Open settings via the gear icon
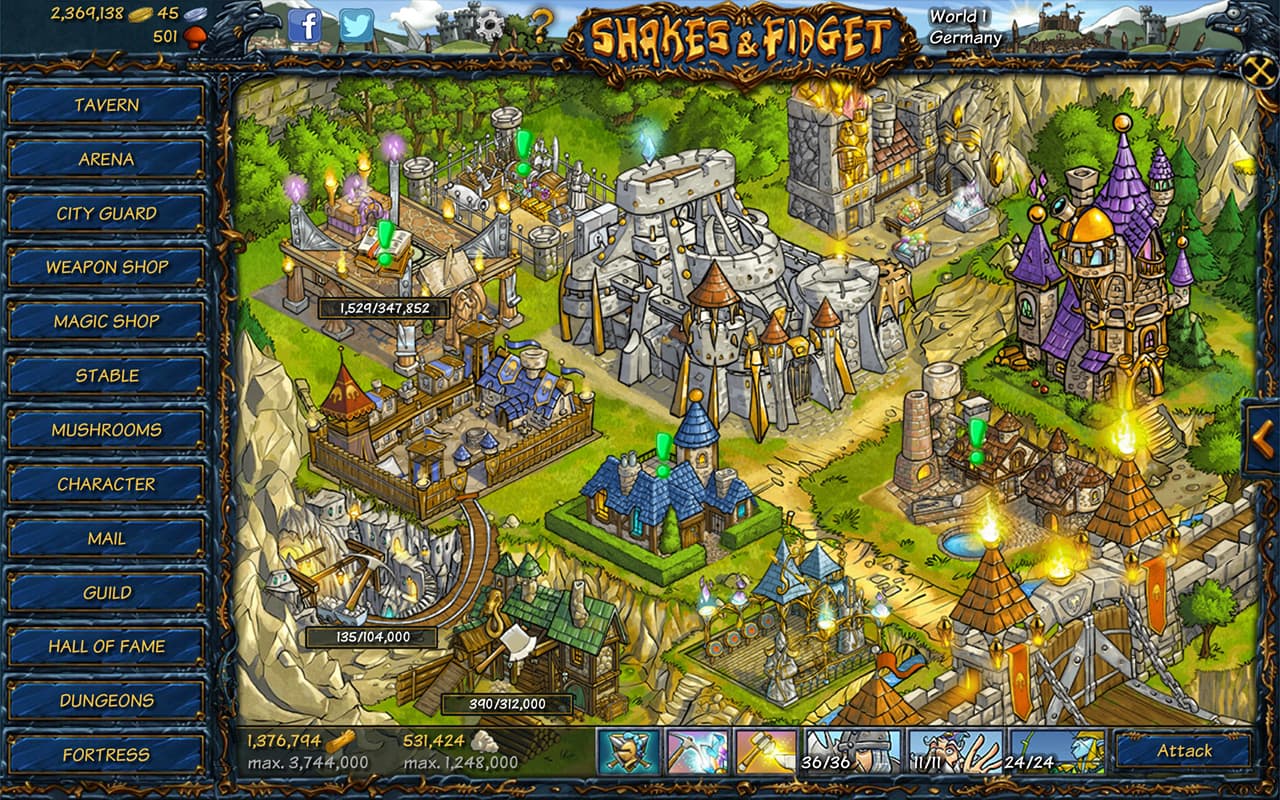The height and width of the screenshot is (800, 1280). click(x=489, y=25)
